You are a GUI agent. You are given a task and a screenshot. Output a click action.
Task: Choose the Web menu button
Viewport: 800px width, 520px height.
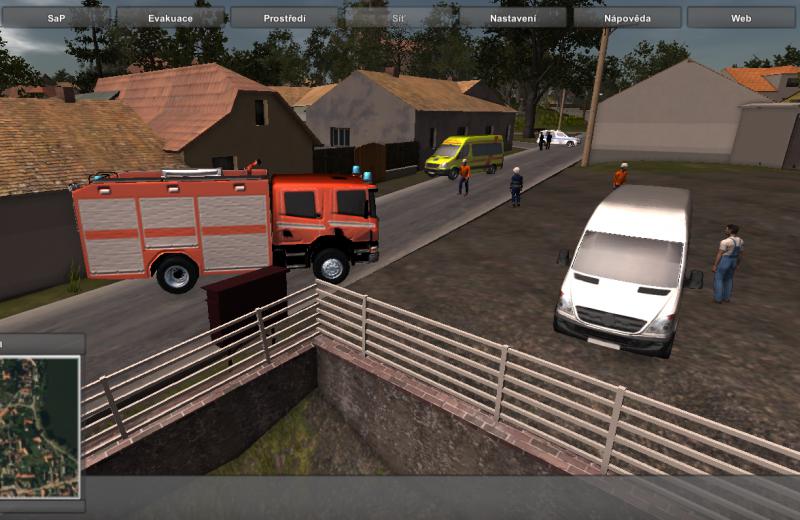pyautogui.click(x=741, y=18)
